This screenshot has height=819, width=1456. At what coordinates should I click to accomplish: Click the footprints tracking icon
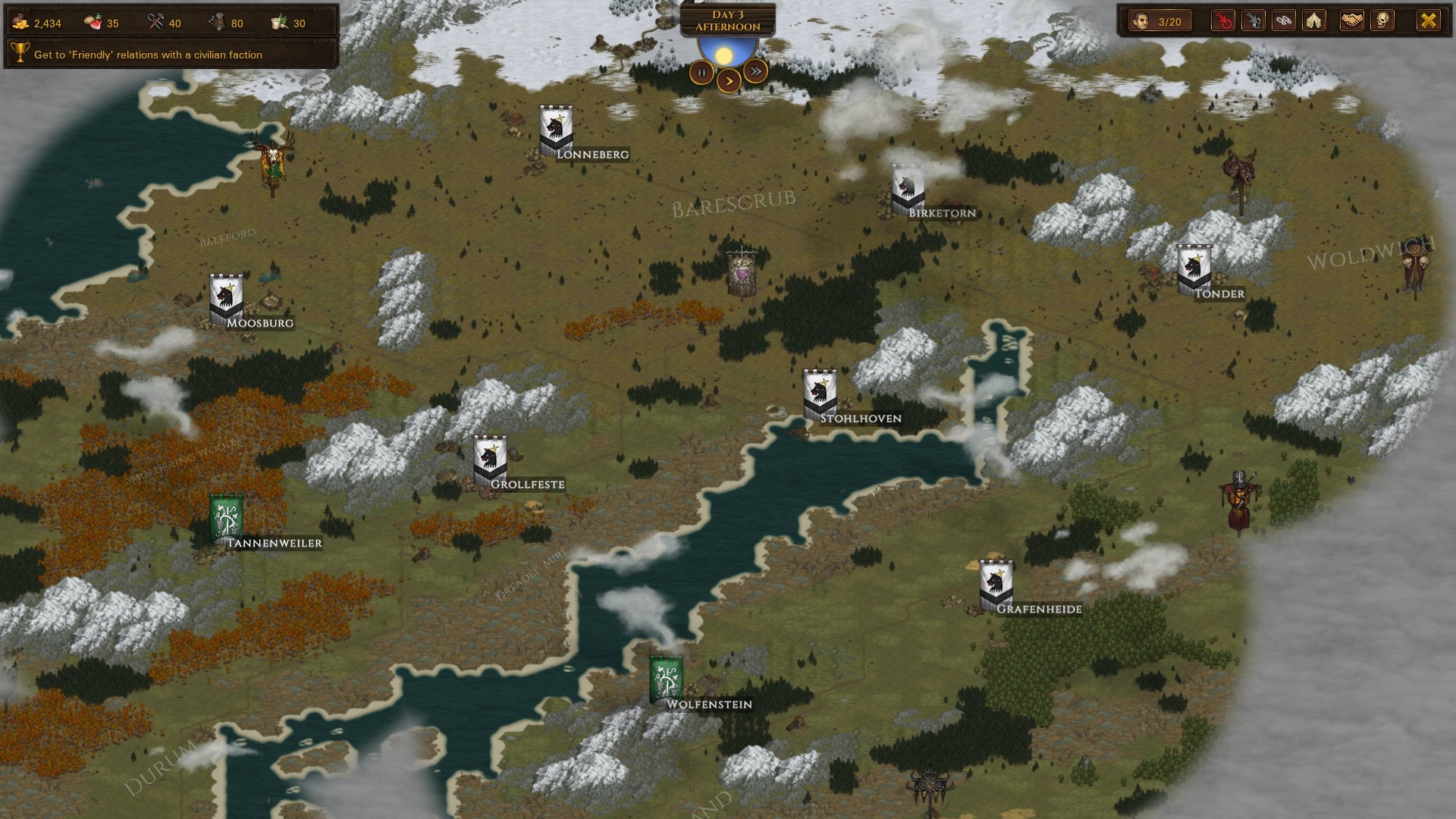1282,21
